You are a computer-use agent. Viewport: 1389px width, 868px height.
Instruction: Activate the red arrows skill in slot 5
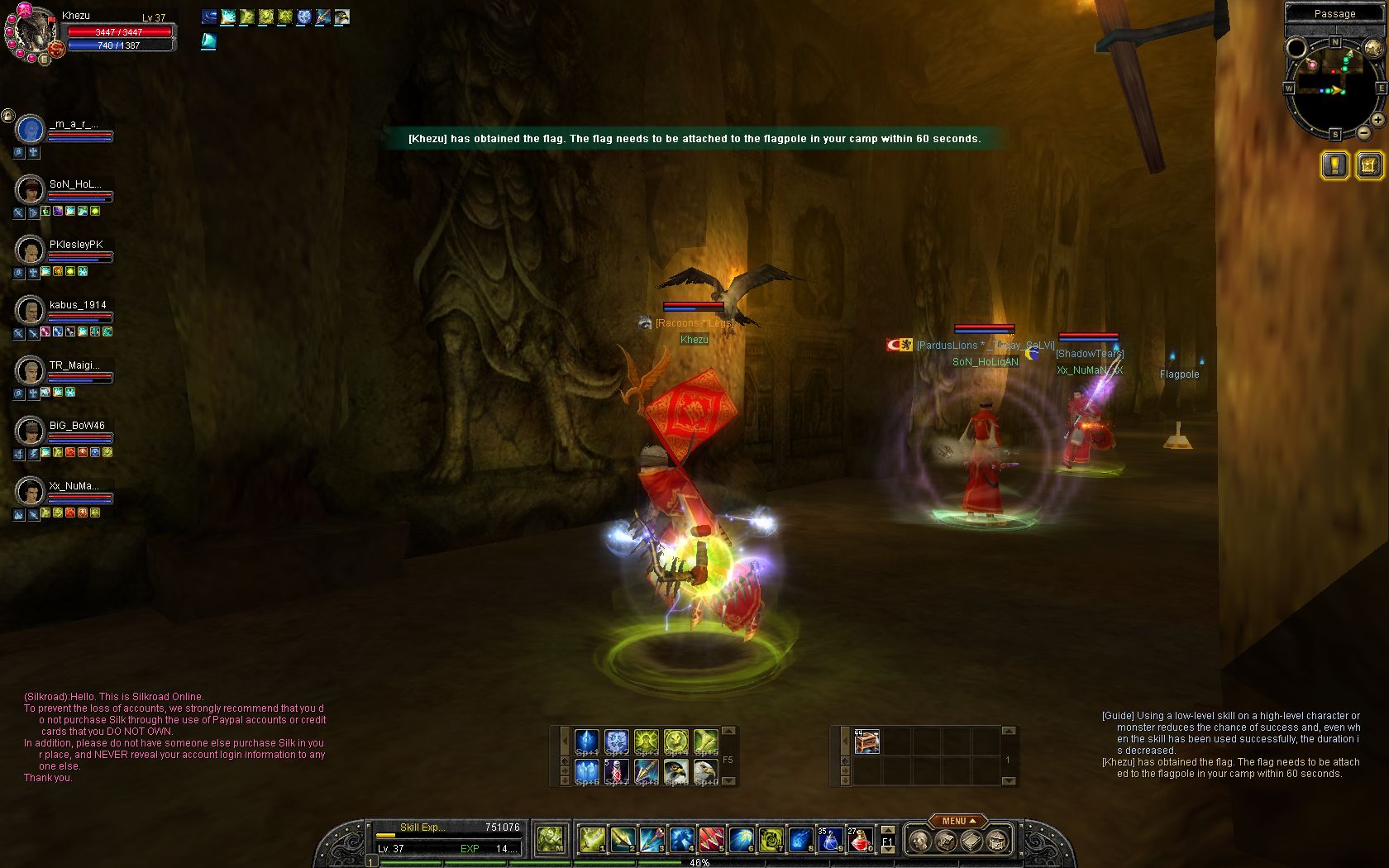711,839
